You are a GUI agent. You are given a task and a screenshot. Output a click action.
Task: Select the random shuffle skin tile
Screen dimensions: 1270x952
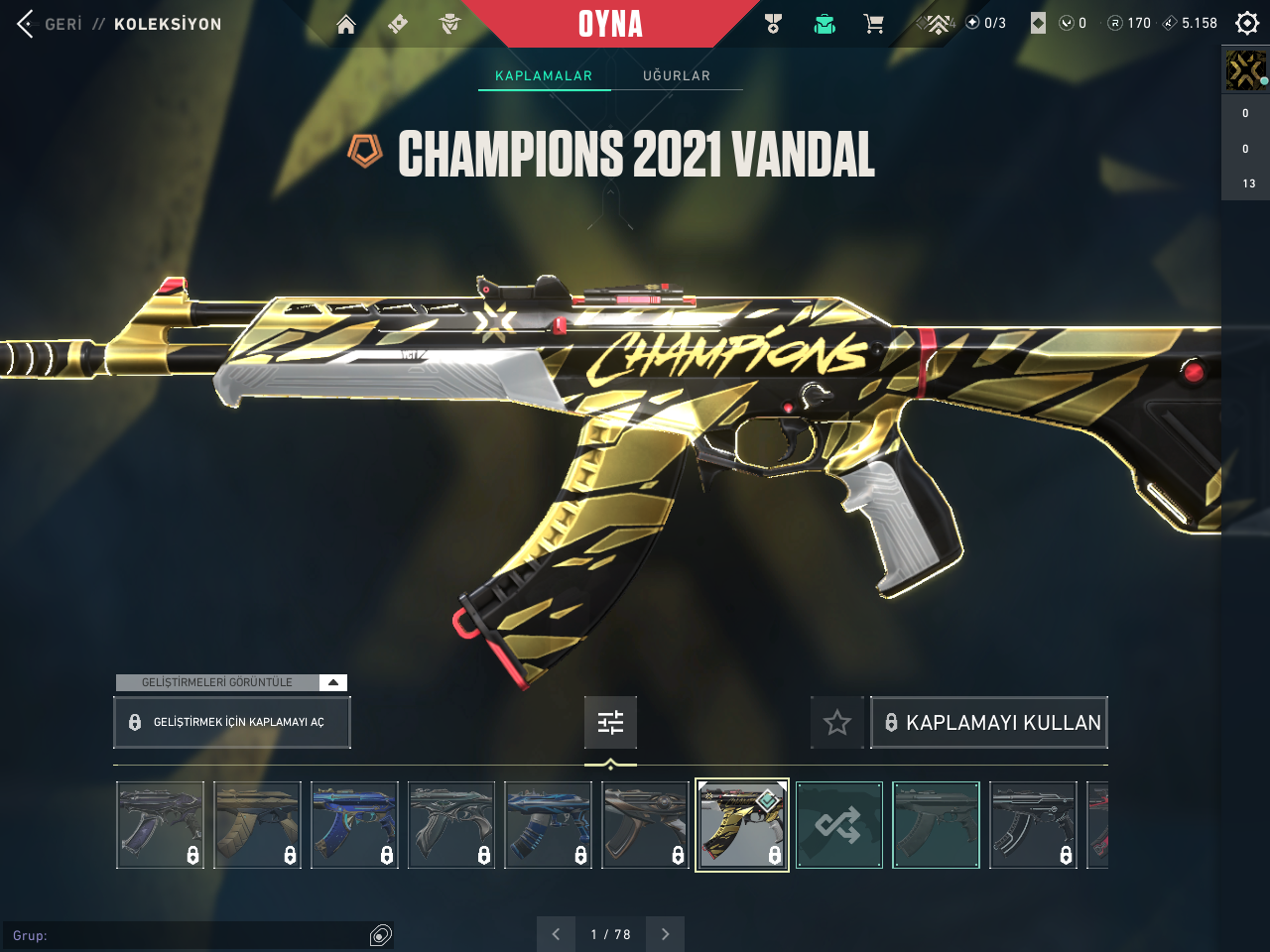point(838,825)
